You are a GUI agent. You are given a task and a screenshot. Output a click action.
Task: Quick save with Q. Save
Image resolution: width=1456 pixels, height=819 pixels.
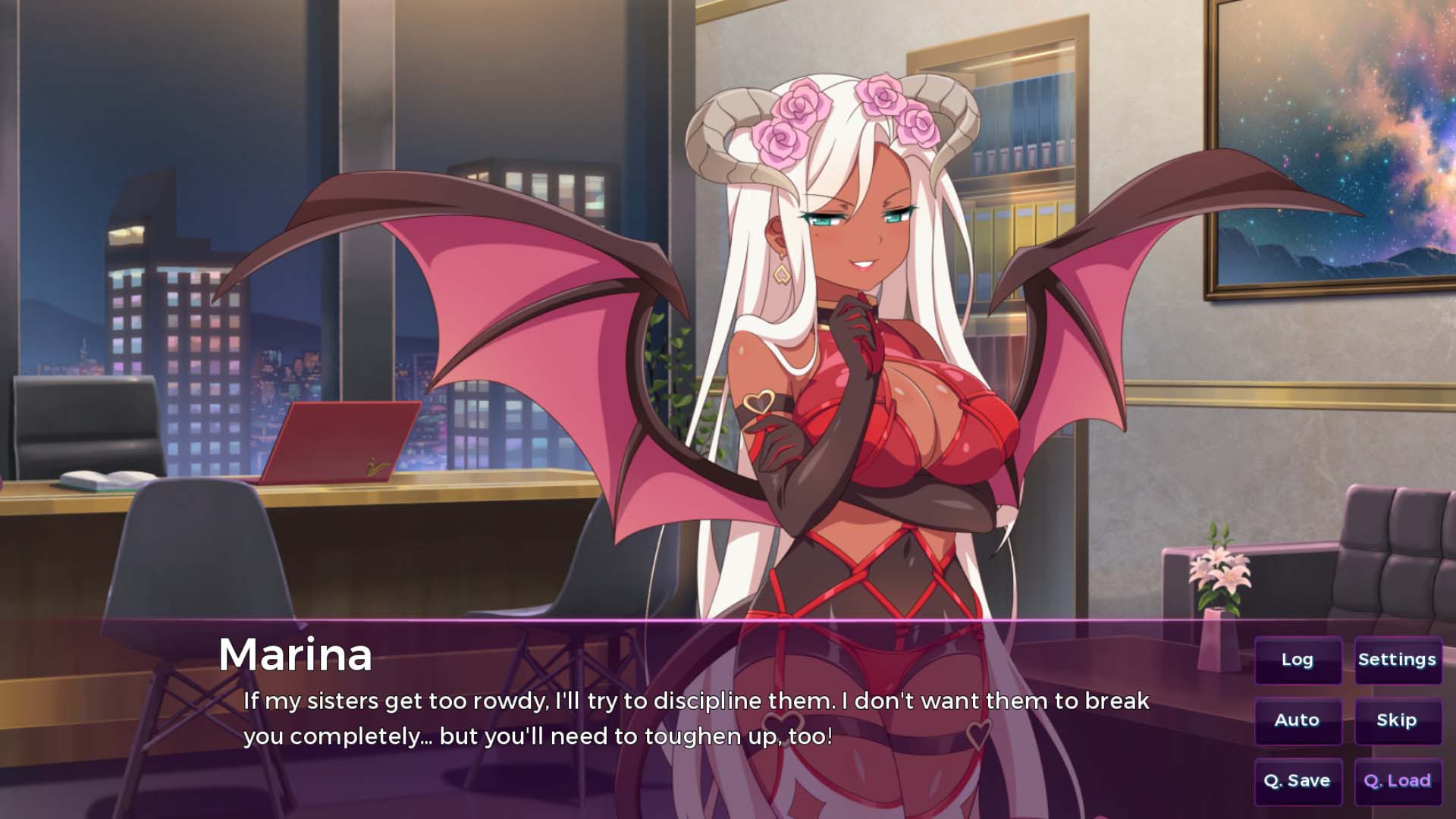pos(1298,781)
